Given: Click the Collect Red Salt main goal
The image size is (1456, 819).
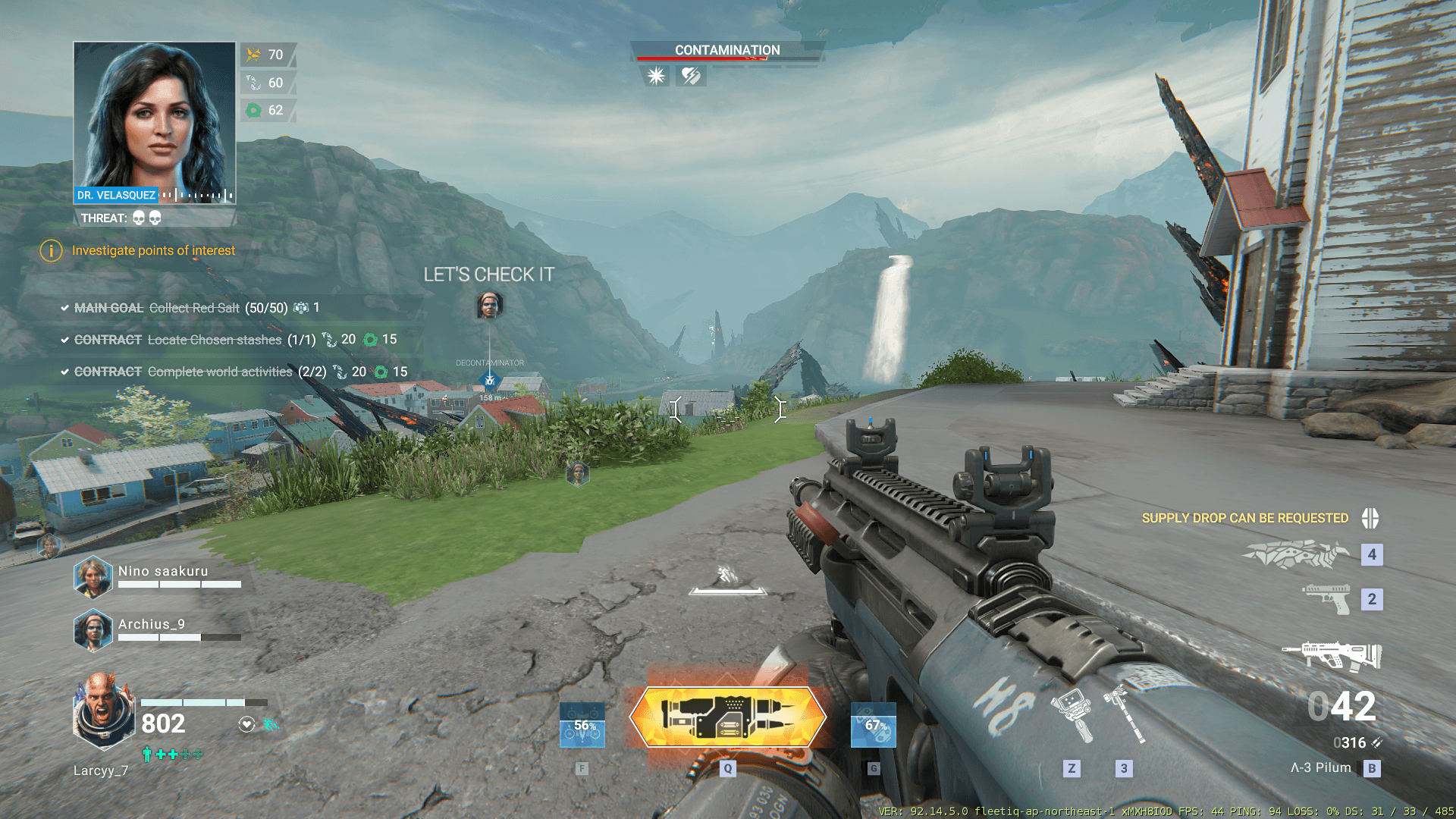Looking at the screenshot, I should click(194, 308).
